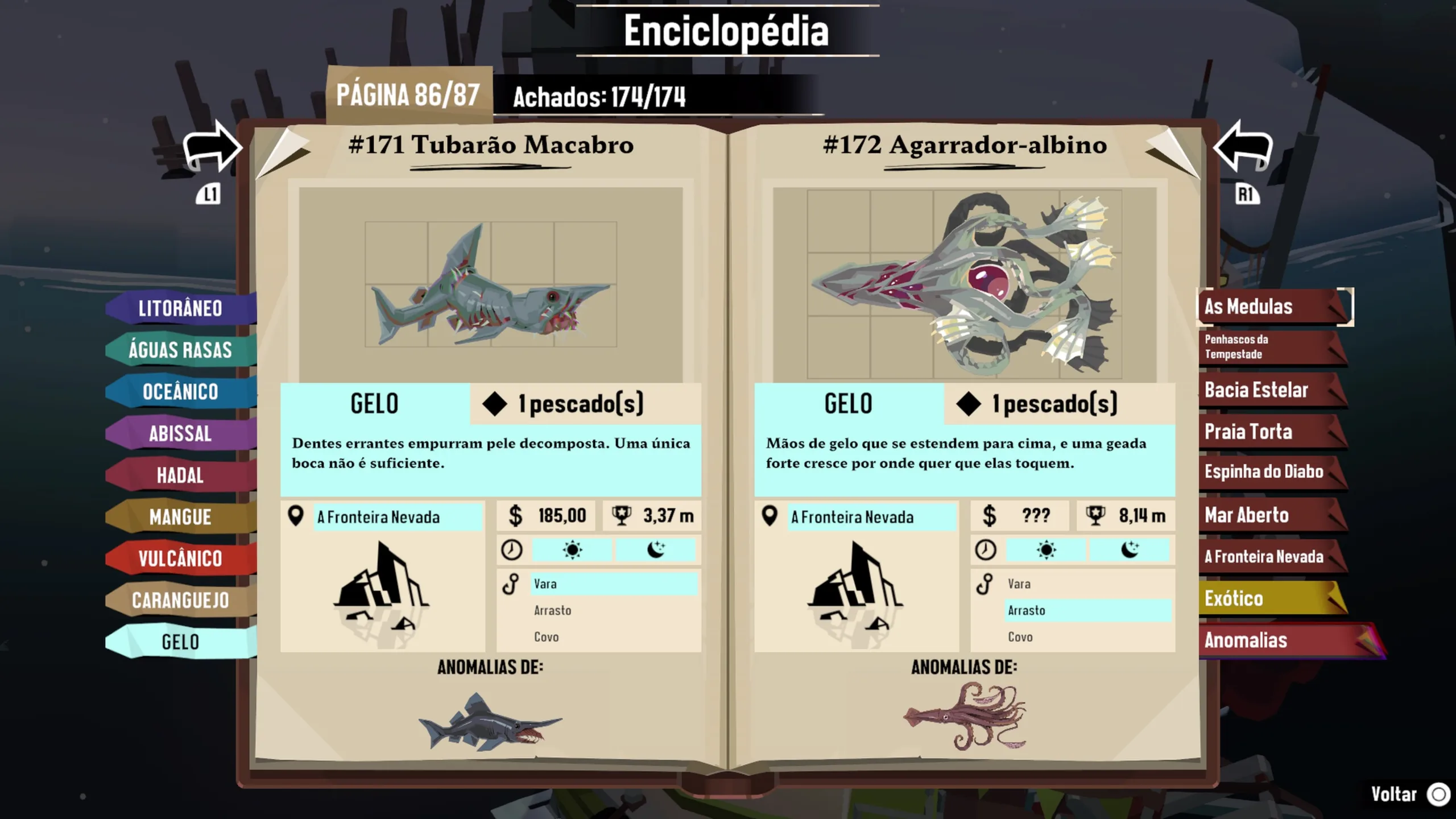Switch to the Litorâneo category tab
Viewport: 1456px width, 819px height.
pos(180,308)
